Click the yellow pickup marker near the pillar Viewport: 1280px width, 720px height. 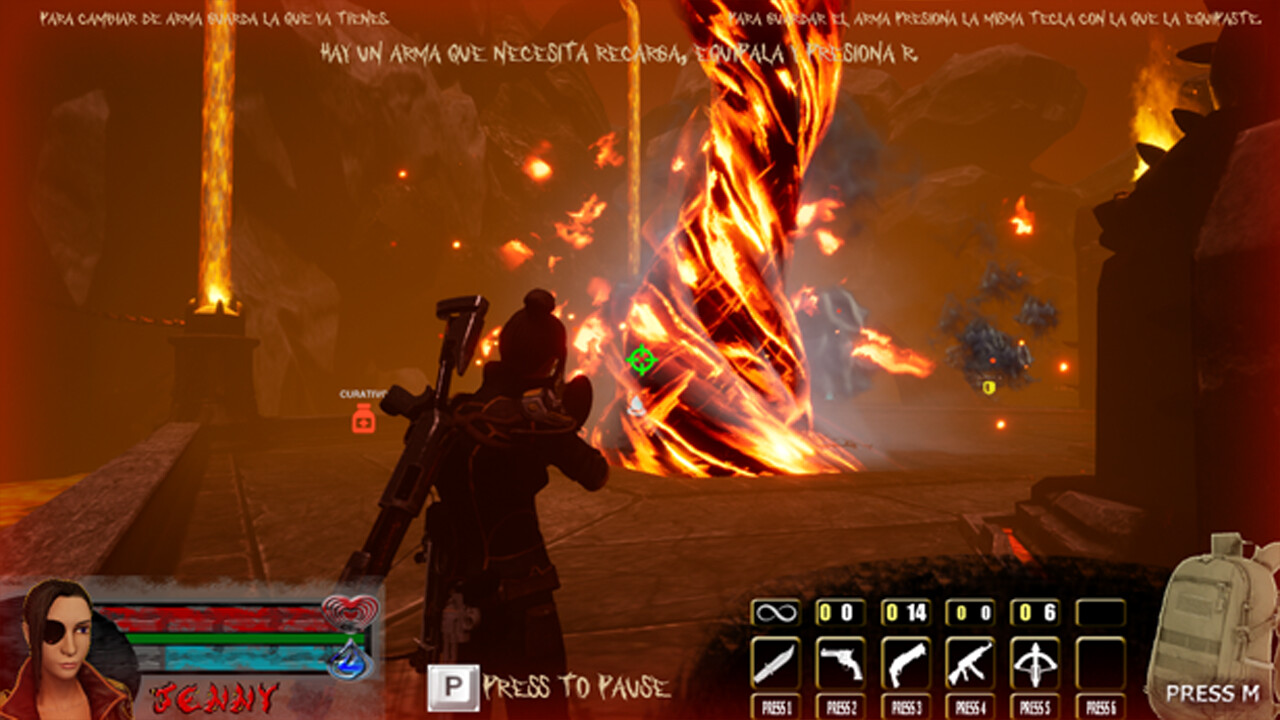[988, 388]
